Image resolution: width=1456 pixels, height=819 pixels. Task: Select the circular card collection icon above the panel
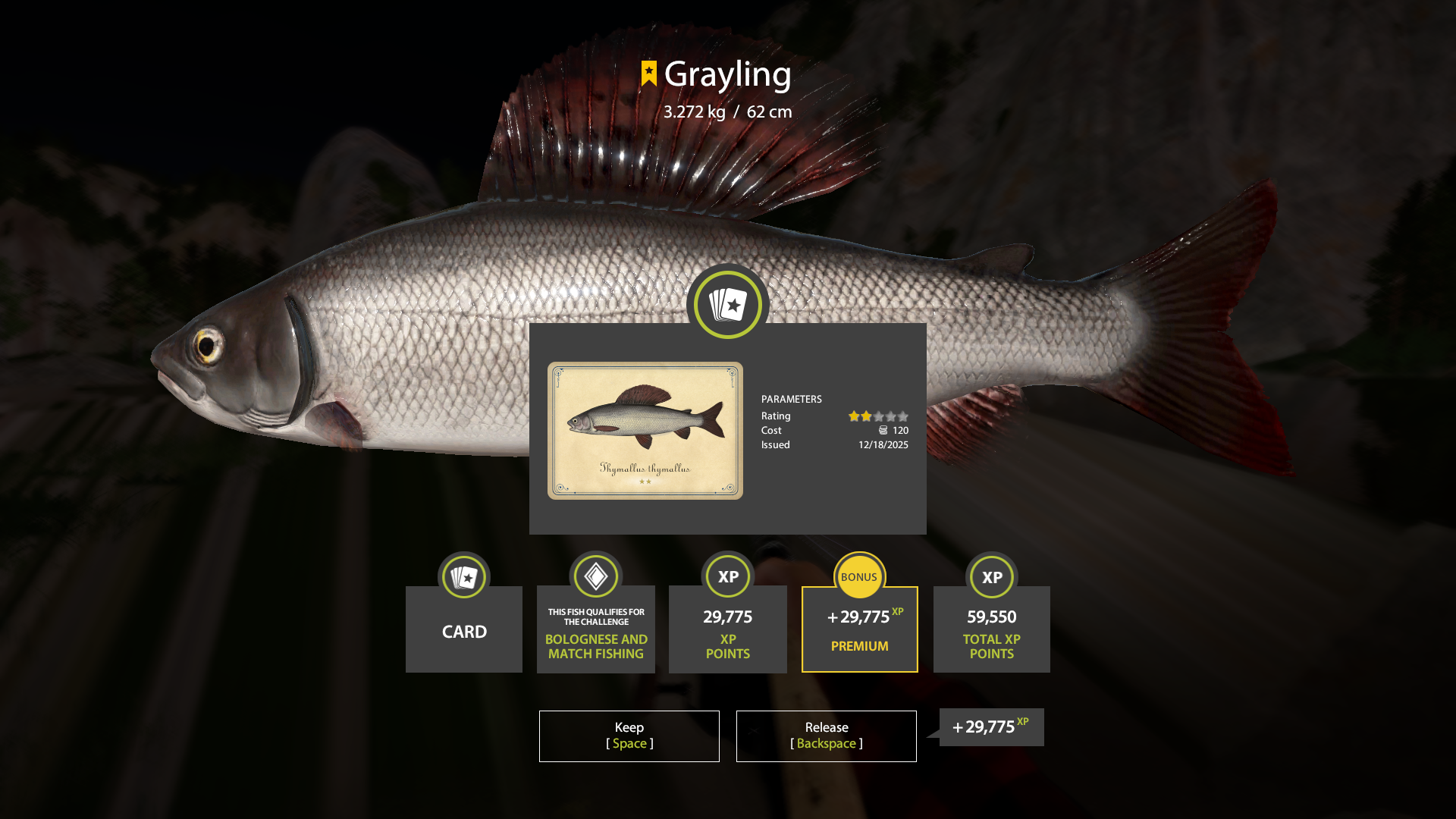(727, 303)
